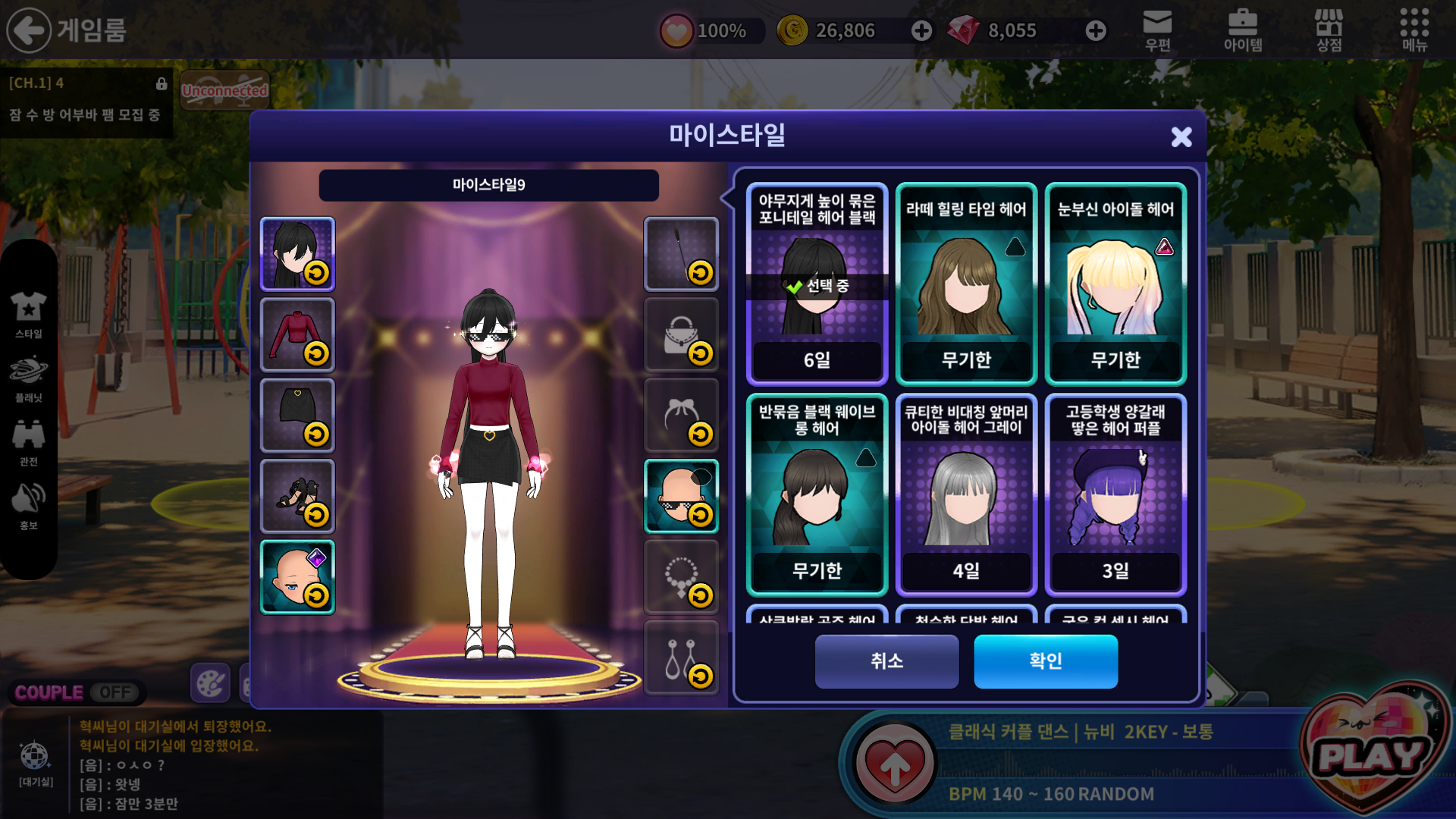Select the black heels shoe slot
The height and width of the screenshot is (819, 1456).
[x=297, y=496]
